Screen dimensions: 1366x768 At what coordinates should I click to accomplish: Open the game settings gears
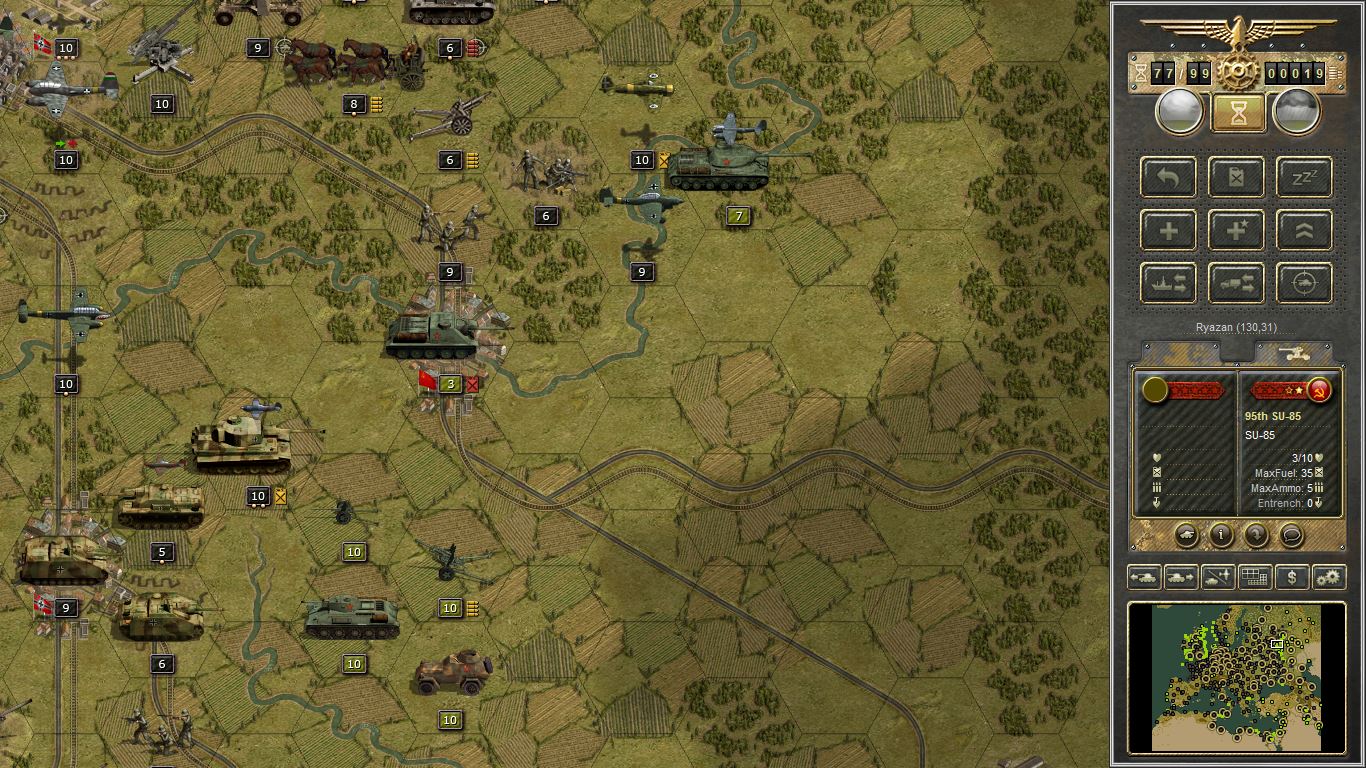point(1330,577)
